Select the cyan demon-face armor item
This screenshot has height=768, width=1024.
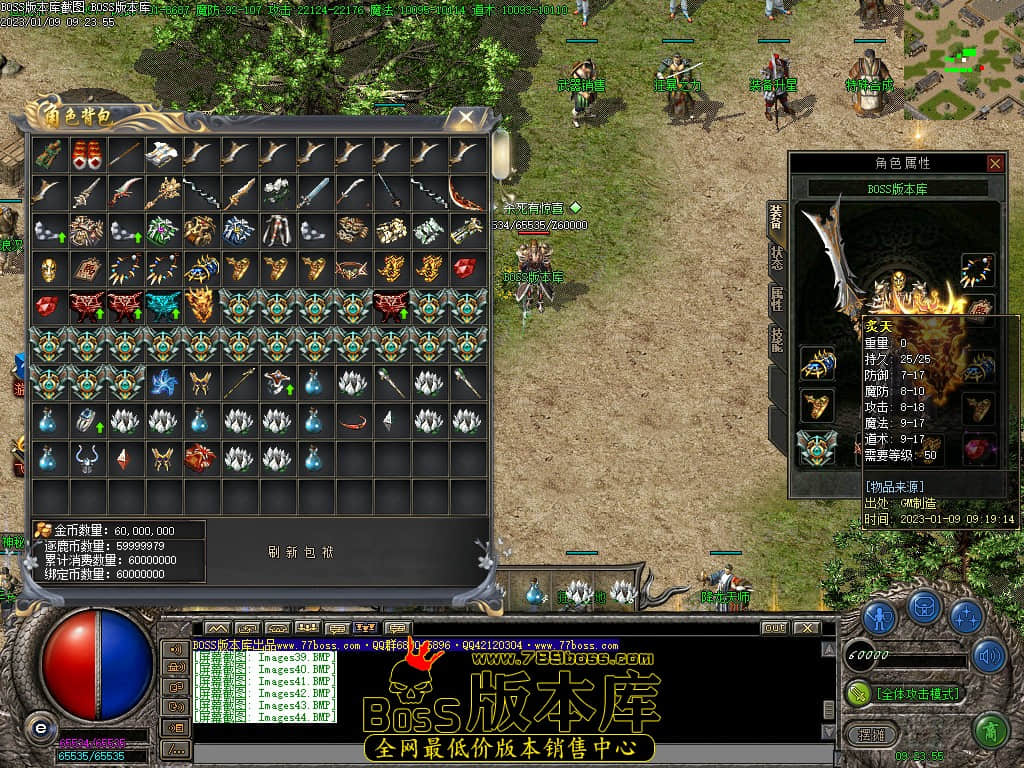pyautogui.click(x=162, y=306)
